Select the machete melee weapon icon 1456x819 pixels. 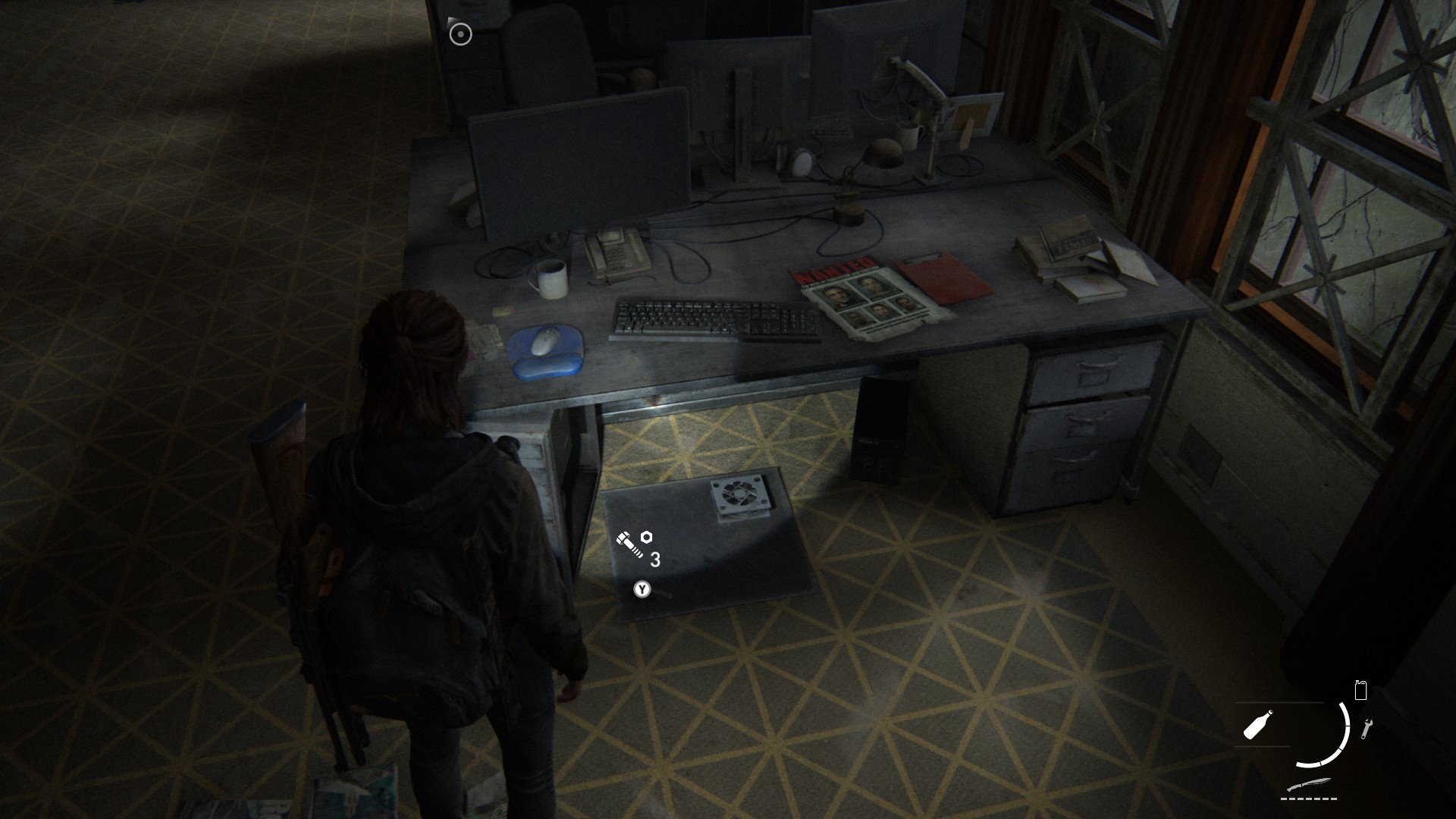[1310, 785]
